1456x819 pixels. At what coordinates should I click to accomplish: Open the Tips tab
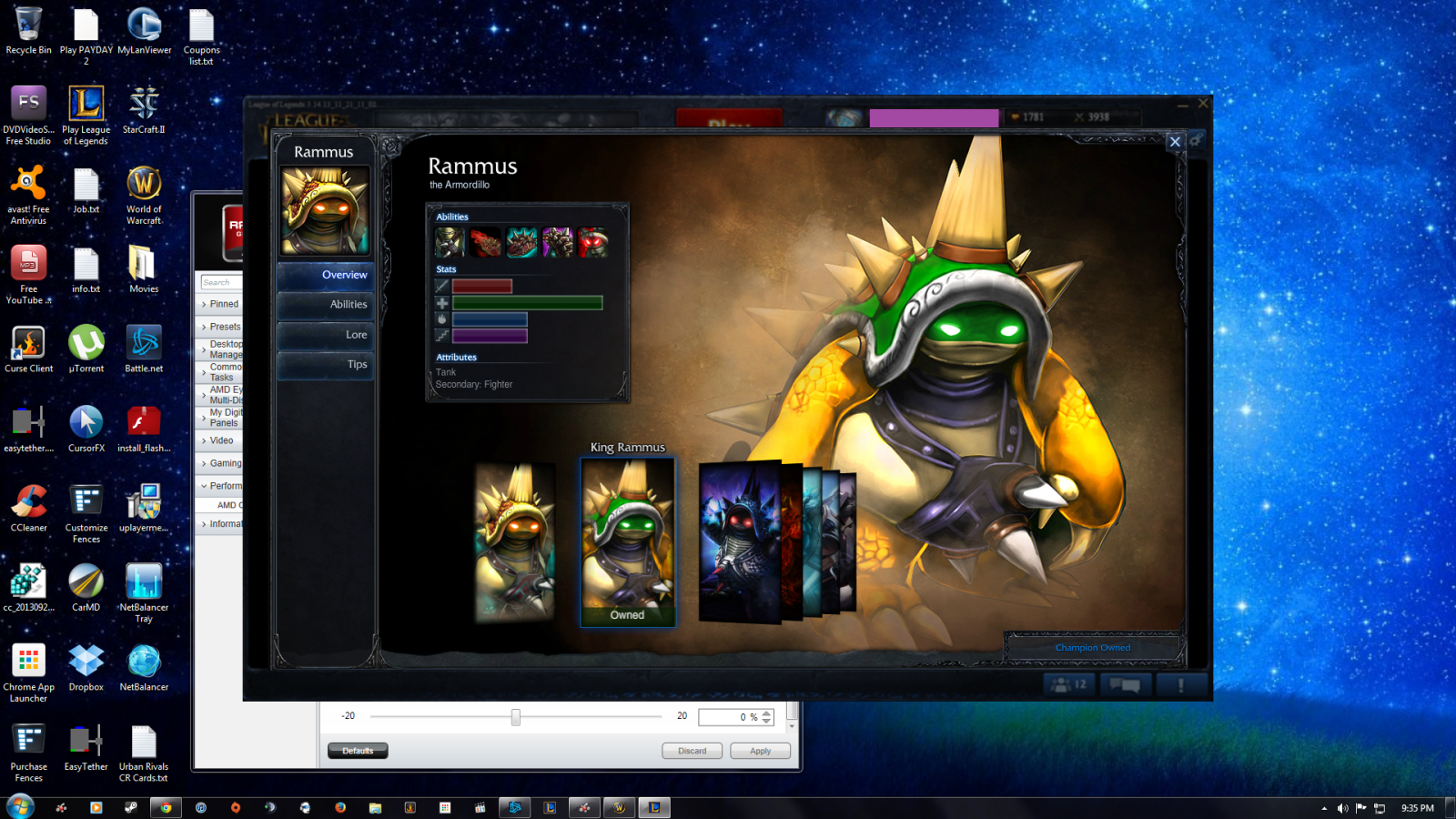tap(326, 365)
